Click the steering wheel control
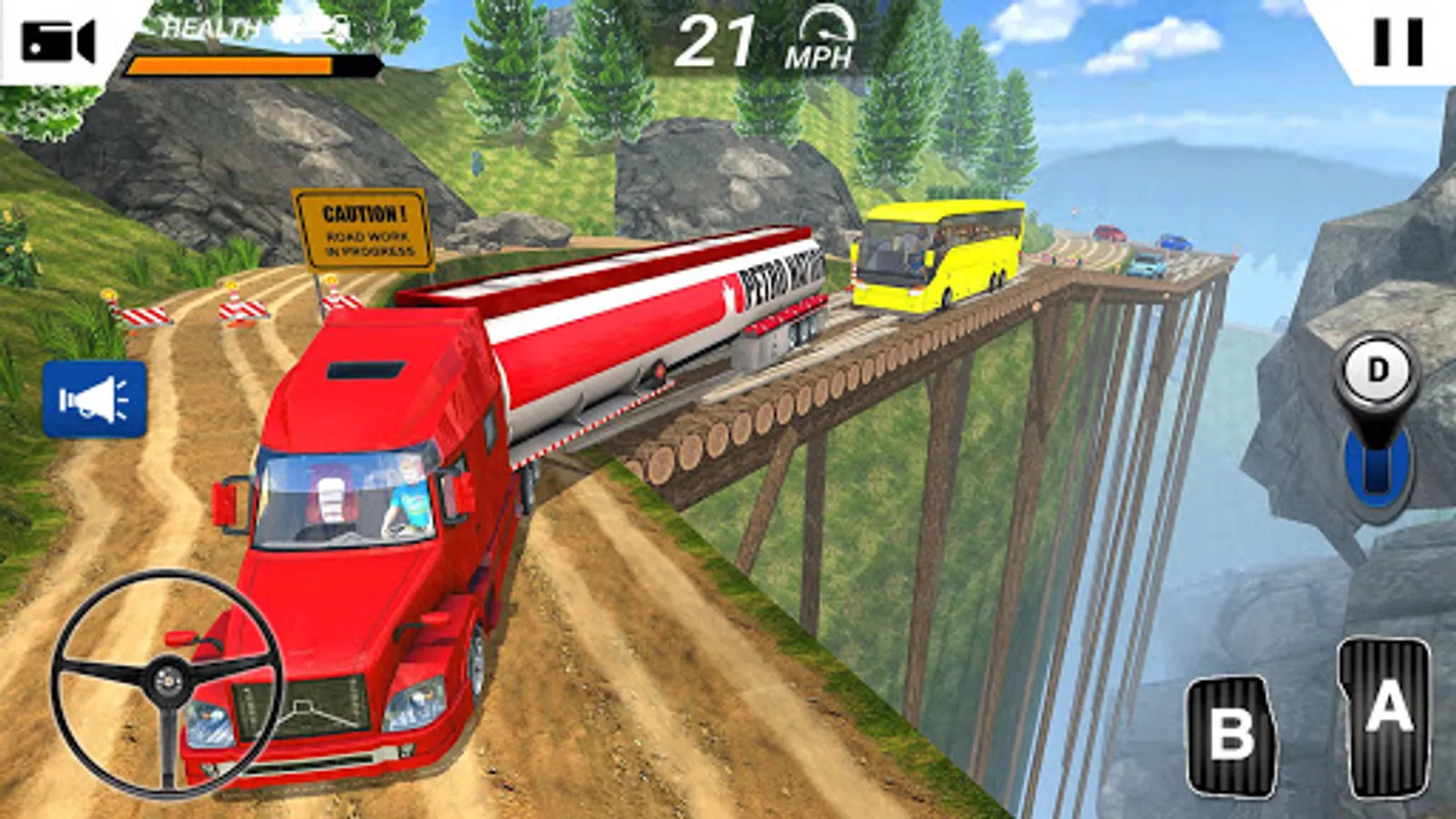Image resolution: width=1456 pixels, height=819 pixels. point(167,681)
